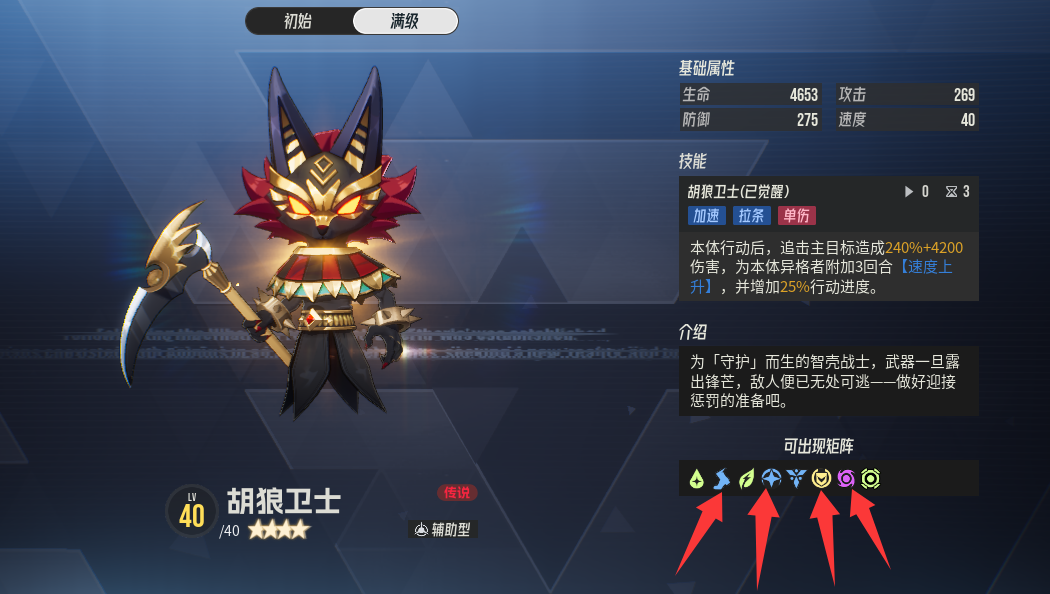This screenshot has height=594, width=1050.
Task: Show the 加速 skill tag details
Action: pyautogui.click(x=706, y=215)
